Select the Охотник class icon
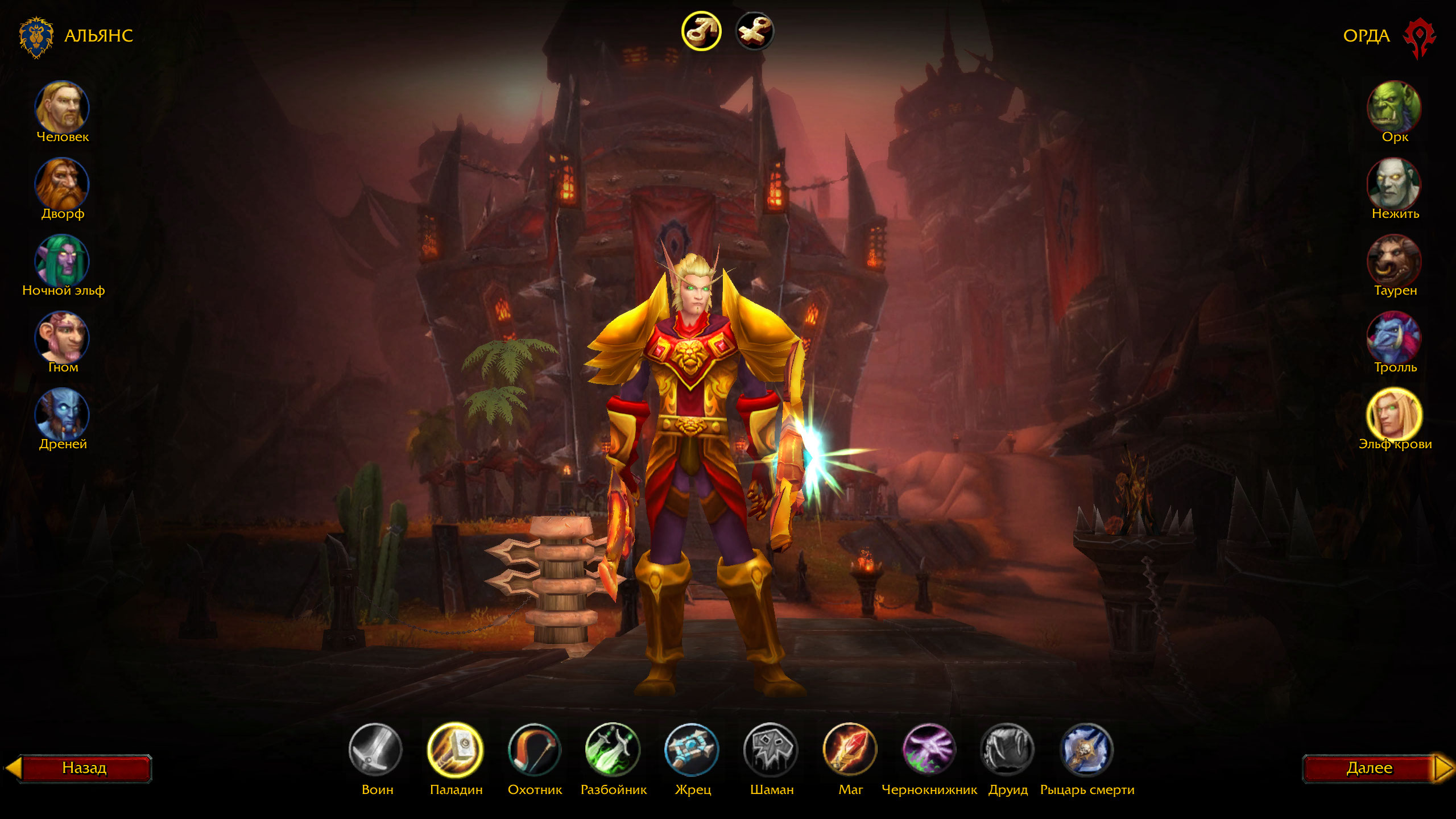1456x819 pixels. pyautogui.click(x=534, y=750)
